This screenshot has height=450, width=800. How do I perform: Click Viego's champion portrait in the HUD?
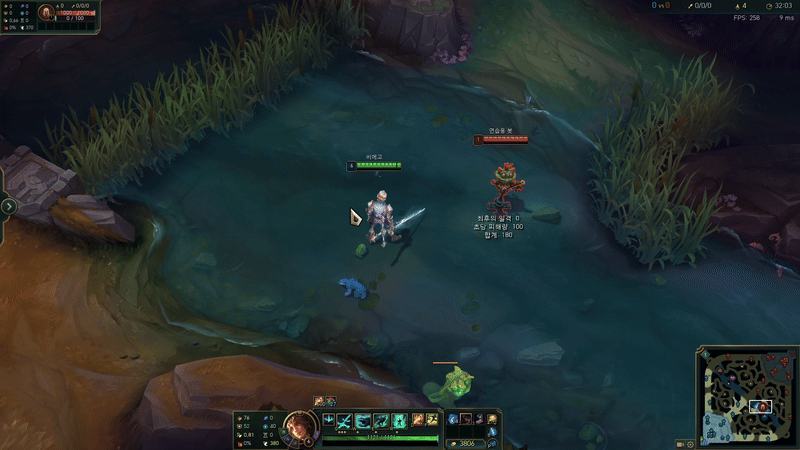(298, 426)
